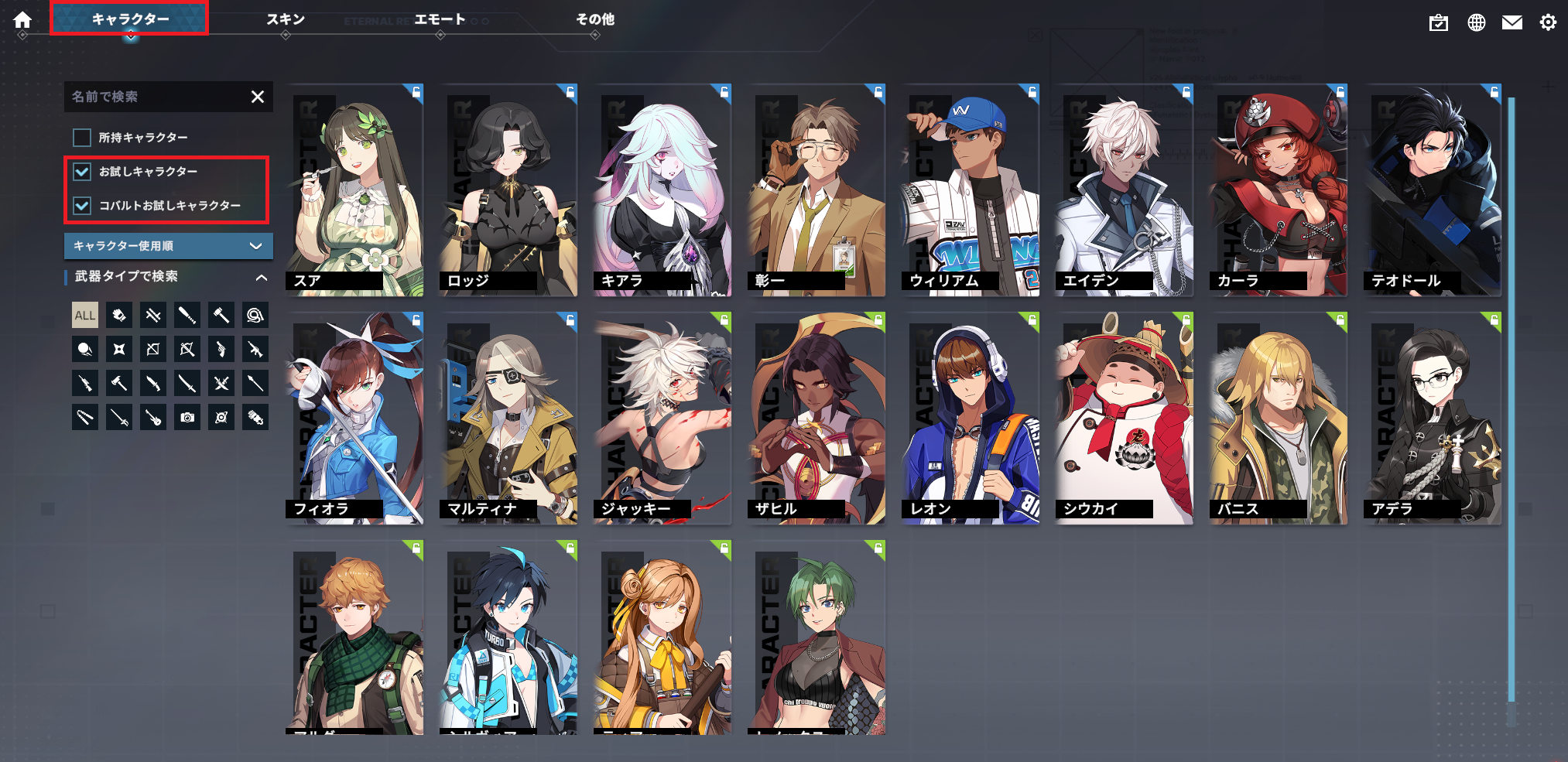Type in the 名前で検索 field

click(x=155, y=97)
